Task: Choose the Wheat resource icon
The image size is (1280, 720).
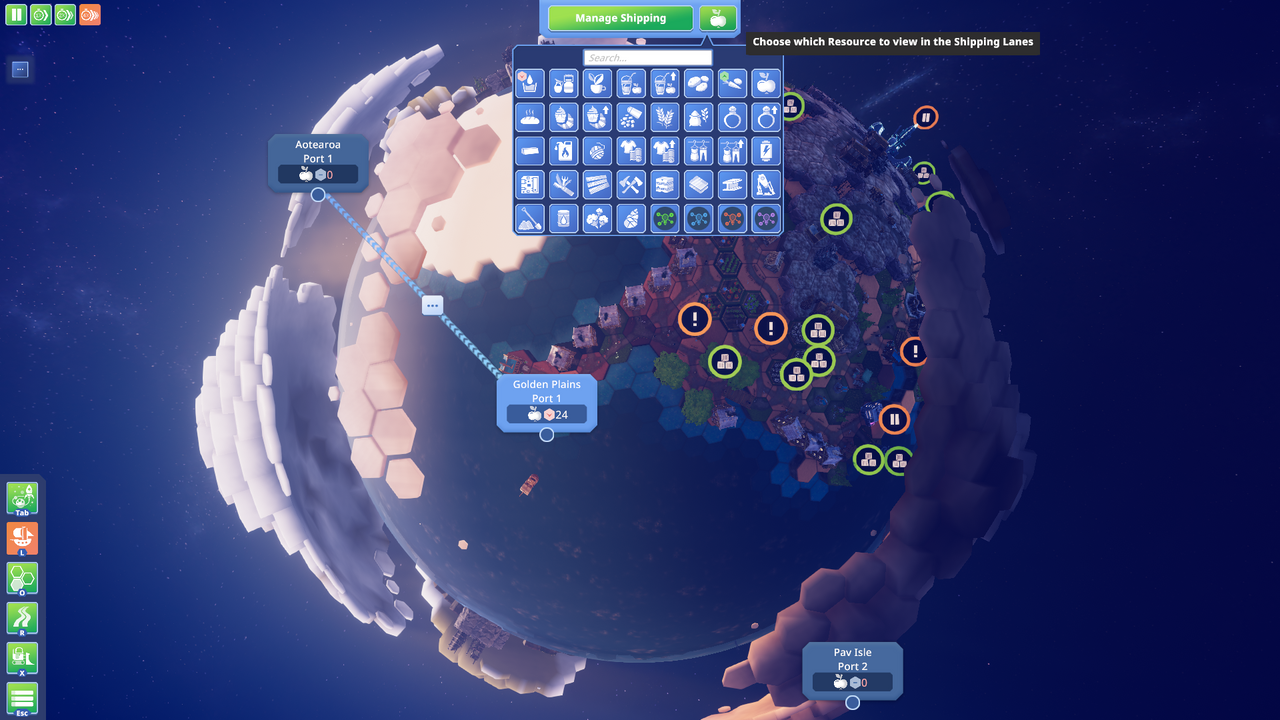Action: pyautogui.click(x=665, y=117)
